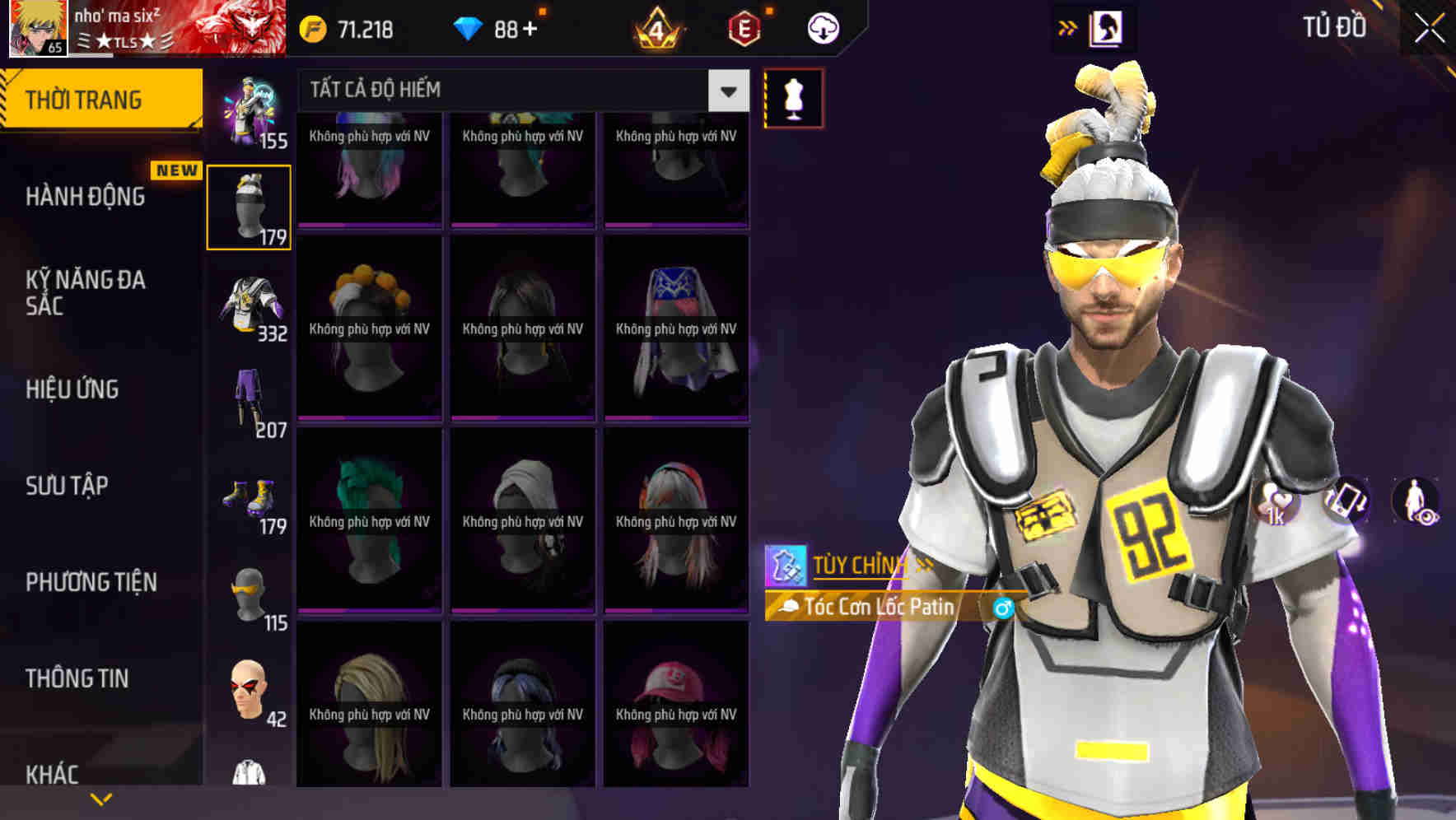Viewport: 1456px width, 820px height.
Task: Click the diamond currency icon in the top bar
Action: click(x=469, y=26)
